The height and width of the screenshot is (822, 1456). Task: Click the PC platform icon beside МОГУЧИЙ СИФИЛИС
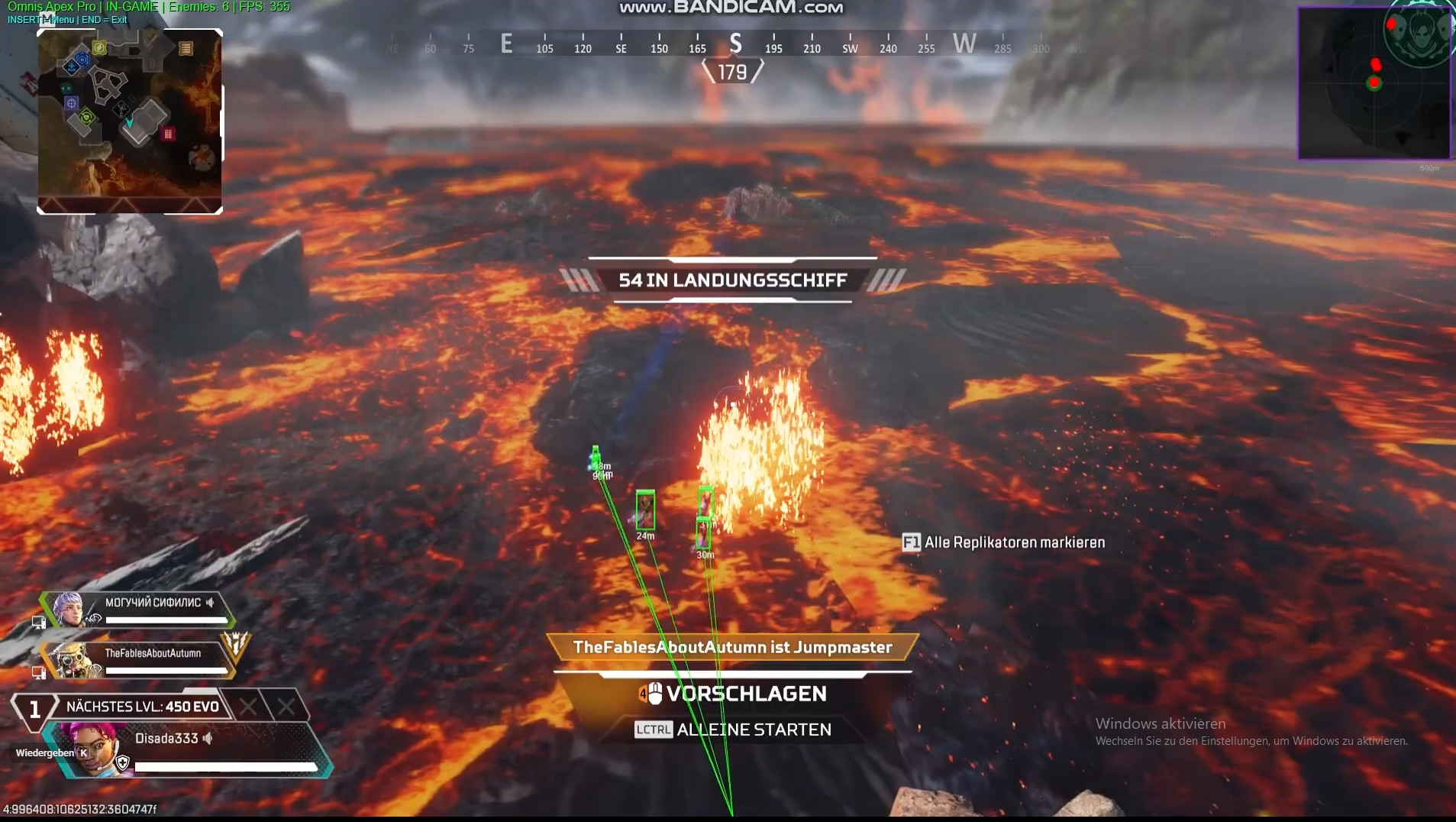click(39, 623)
